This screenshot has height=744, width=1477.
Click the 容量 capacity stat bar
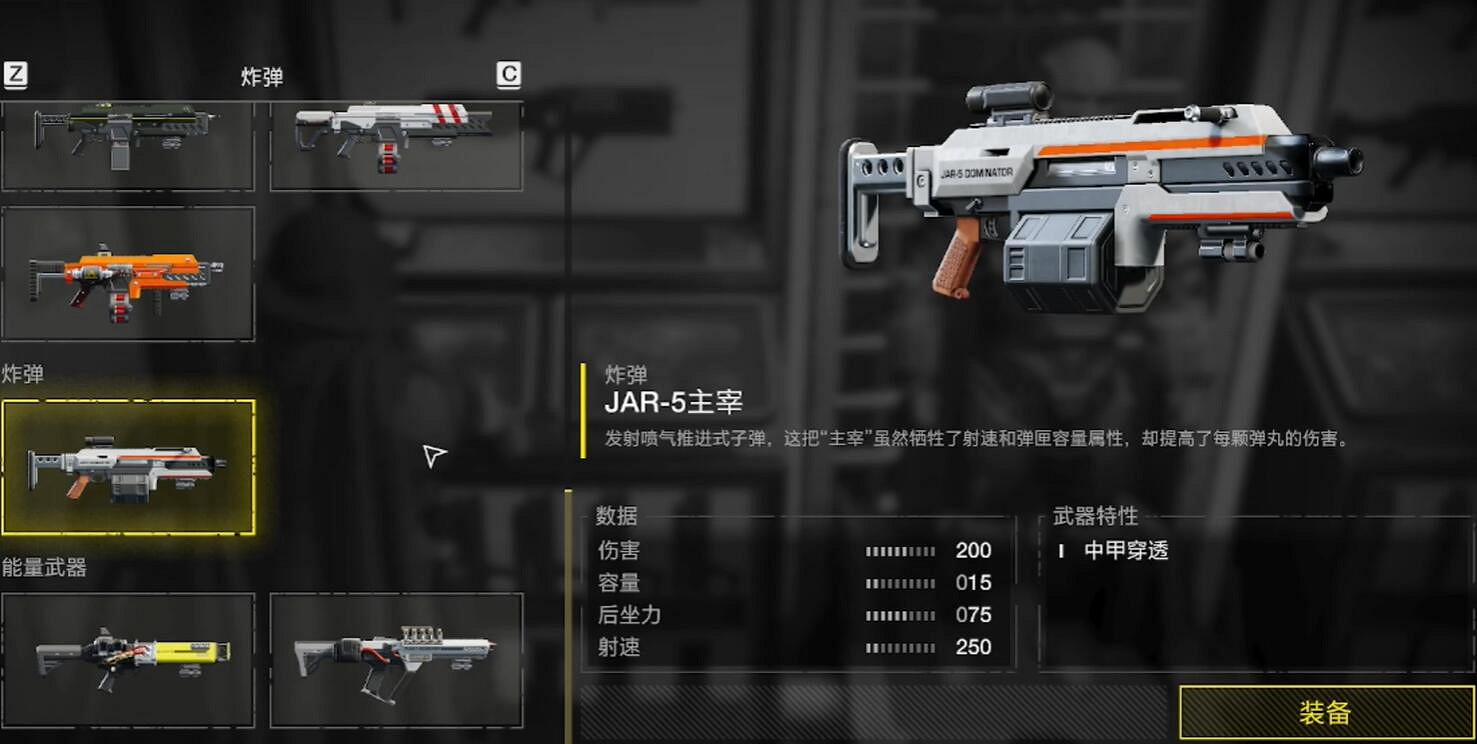(x=900, y=582)
